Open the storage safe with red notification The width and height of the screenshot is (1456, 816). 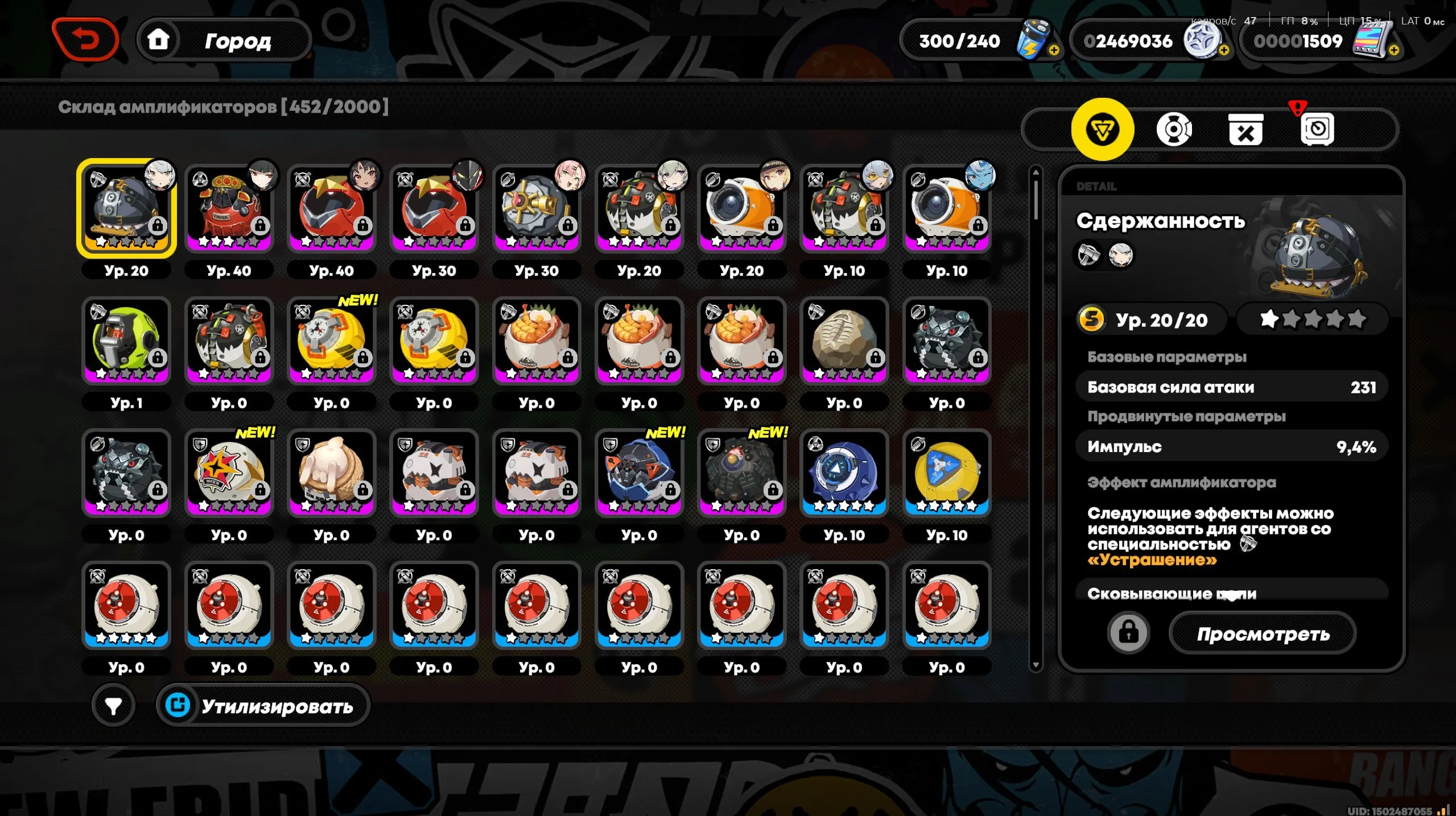(1318, 129)
